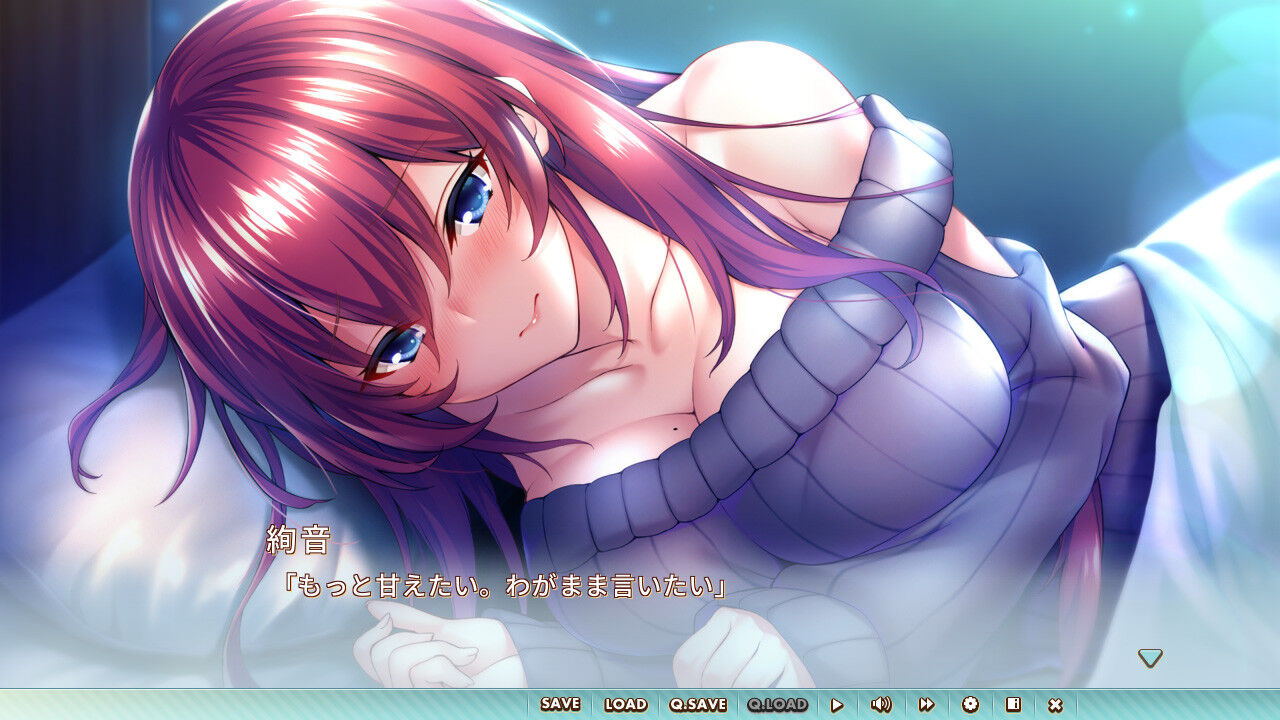Click the speaker volume icon

point(881,704)
